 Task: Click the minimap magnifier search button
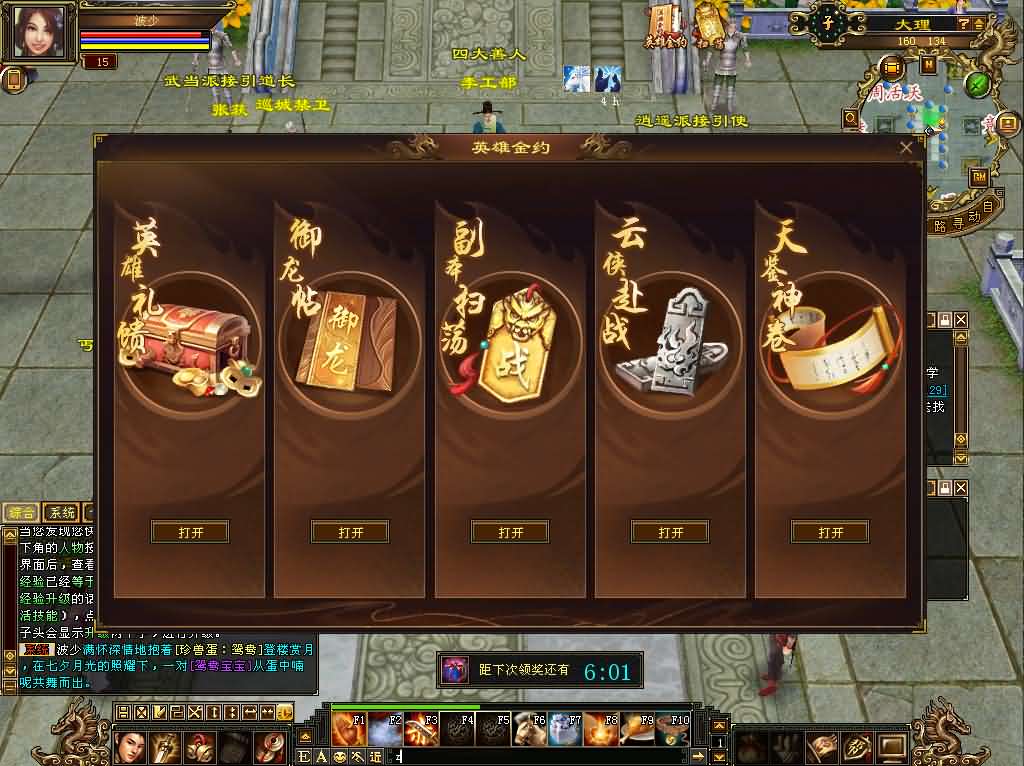click(851, 119)
